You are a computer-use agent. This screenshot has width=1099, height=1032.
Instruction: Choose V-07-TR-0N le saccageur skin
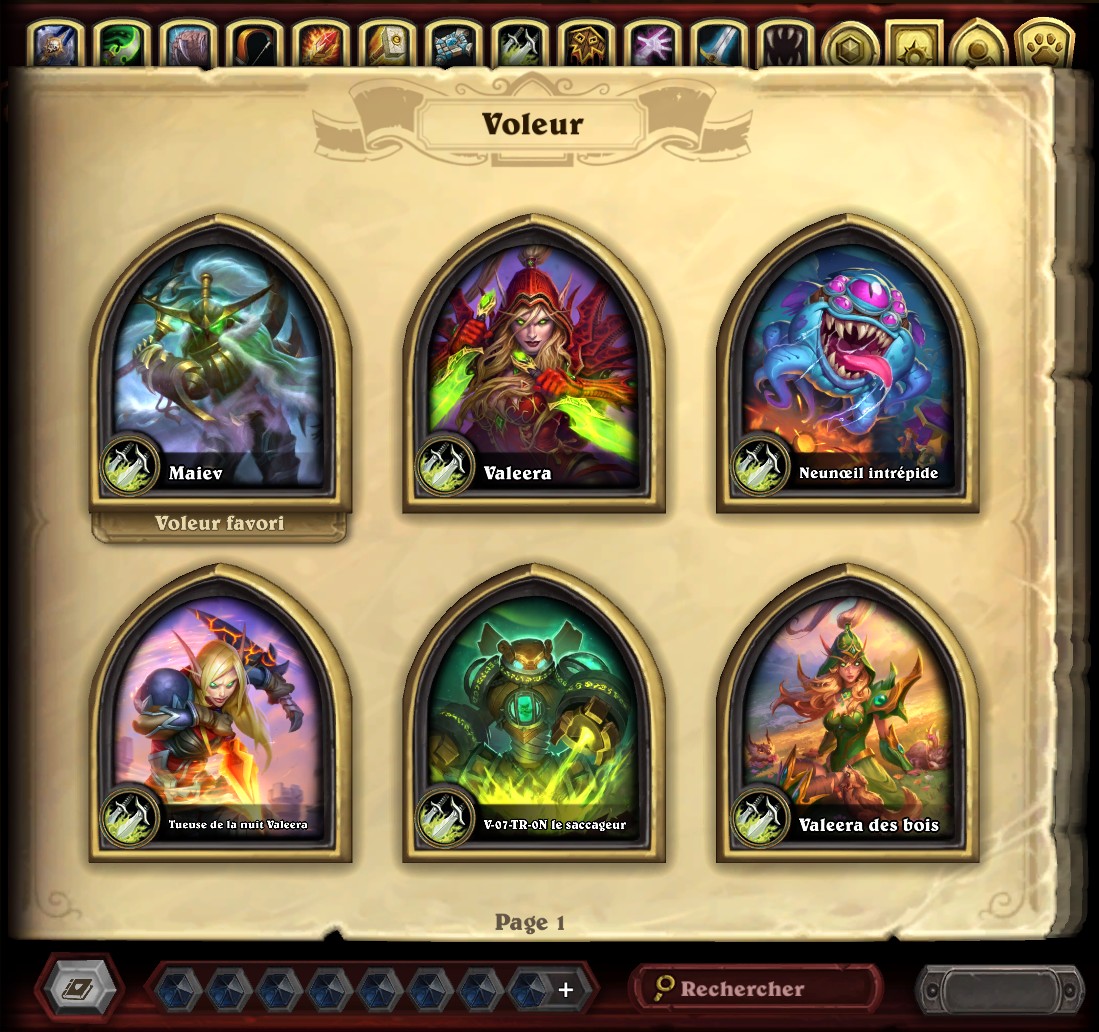click(533, 715)
